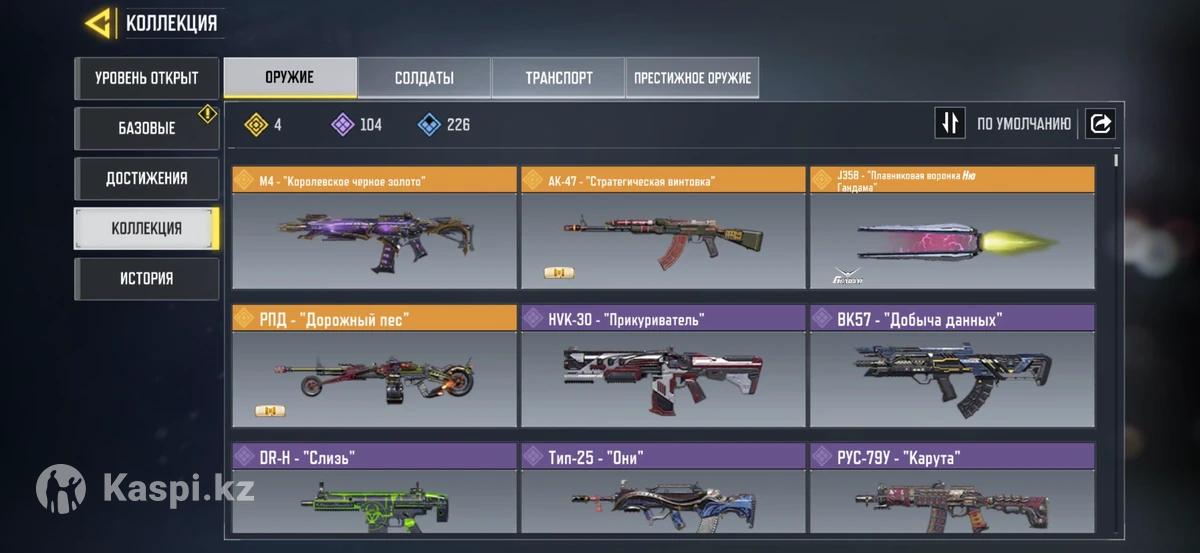Go back using the yellow arrow button
Screen dimensions: 1200x553
point(98,23)
